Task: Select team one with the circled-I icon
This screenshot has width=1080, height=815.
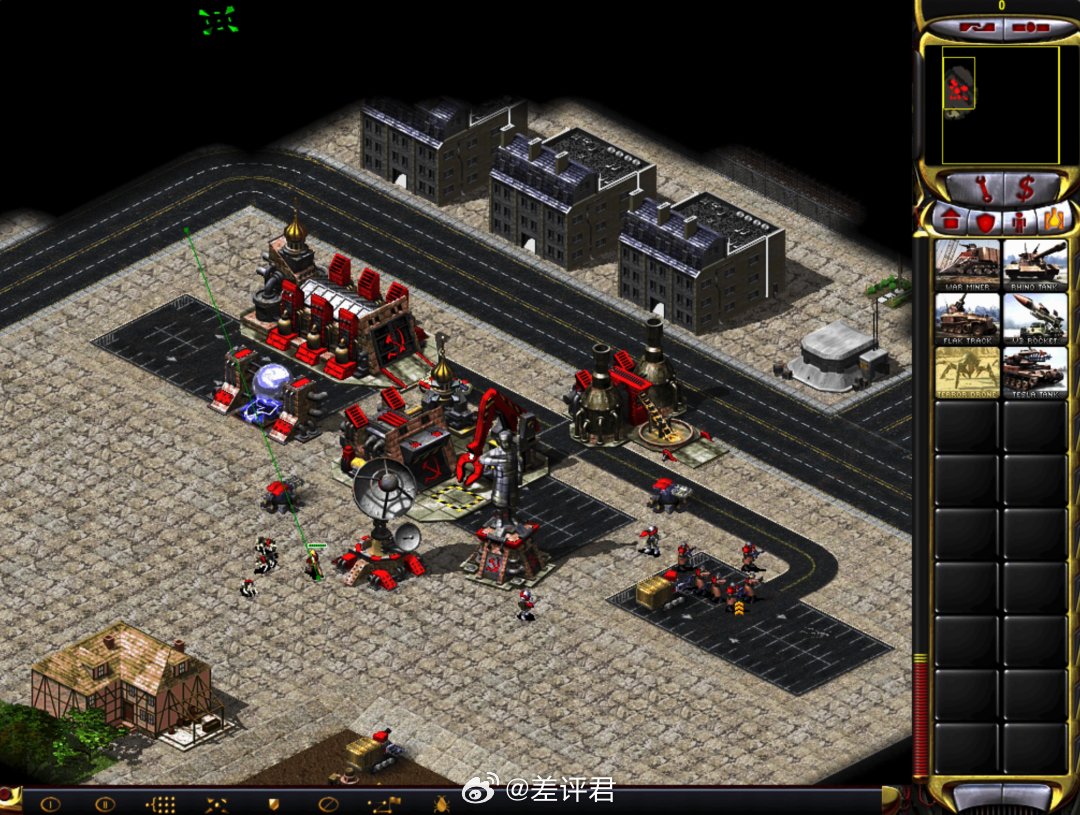Action: point(50,803)
